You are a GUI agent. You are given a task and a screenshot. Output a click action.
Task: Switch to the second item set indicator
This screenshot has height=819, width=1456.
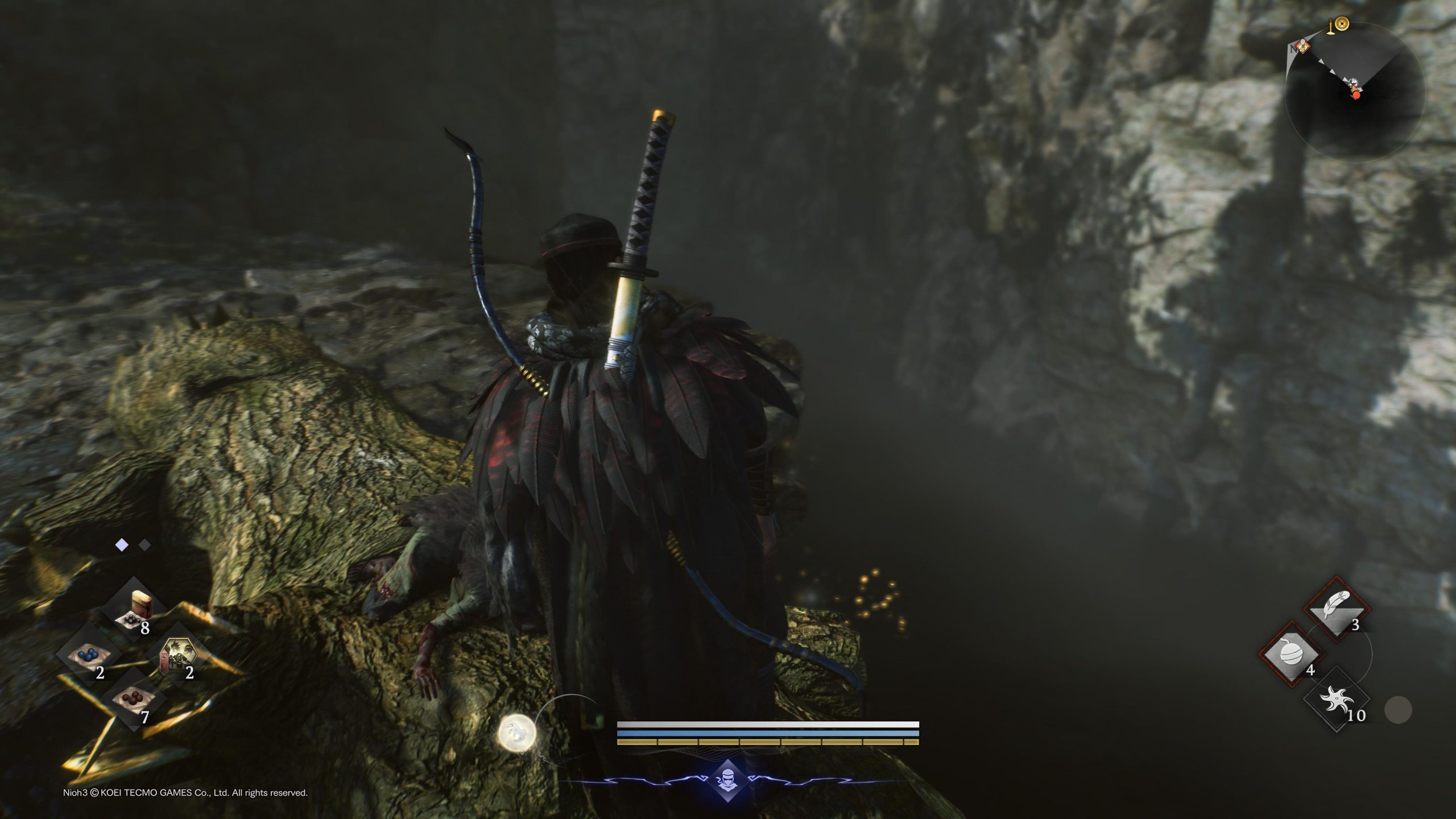point(145,545)
